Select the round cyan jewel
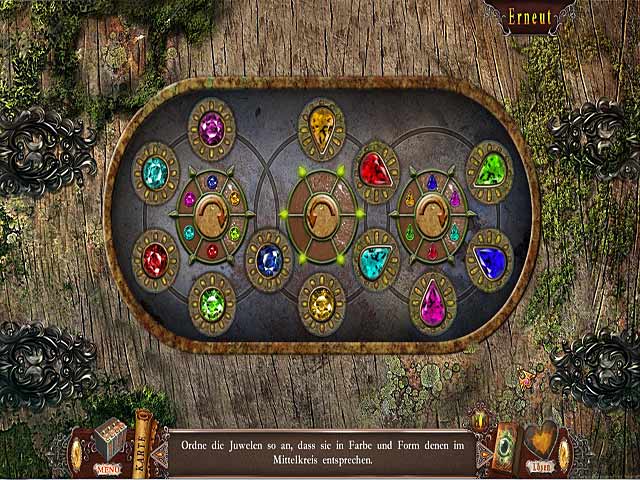This screenshot has height=480, width=640. coord(155,172)
